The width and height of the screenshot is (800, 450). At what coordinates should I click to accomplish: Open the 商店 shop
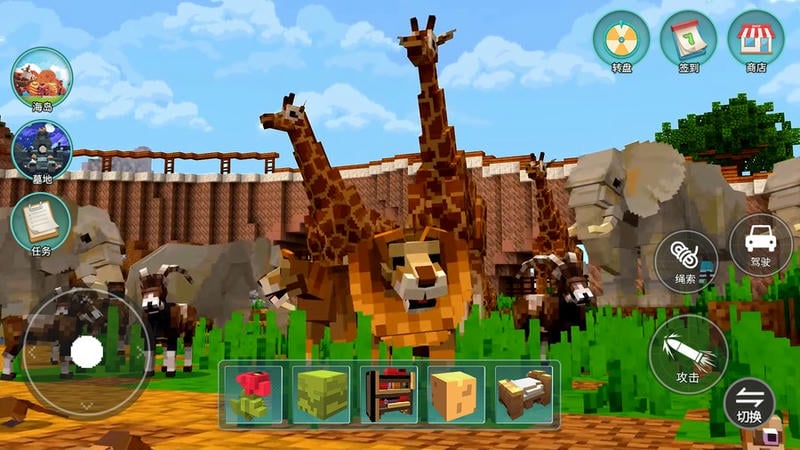pos(755,40)
